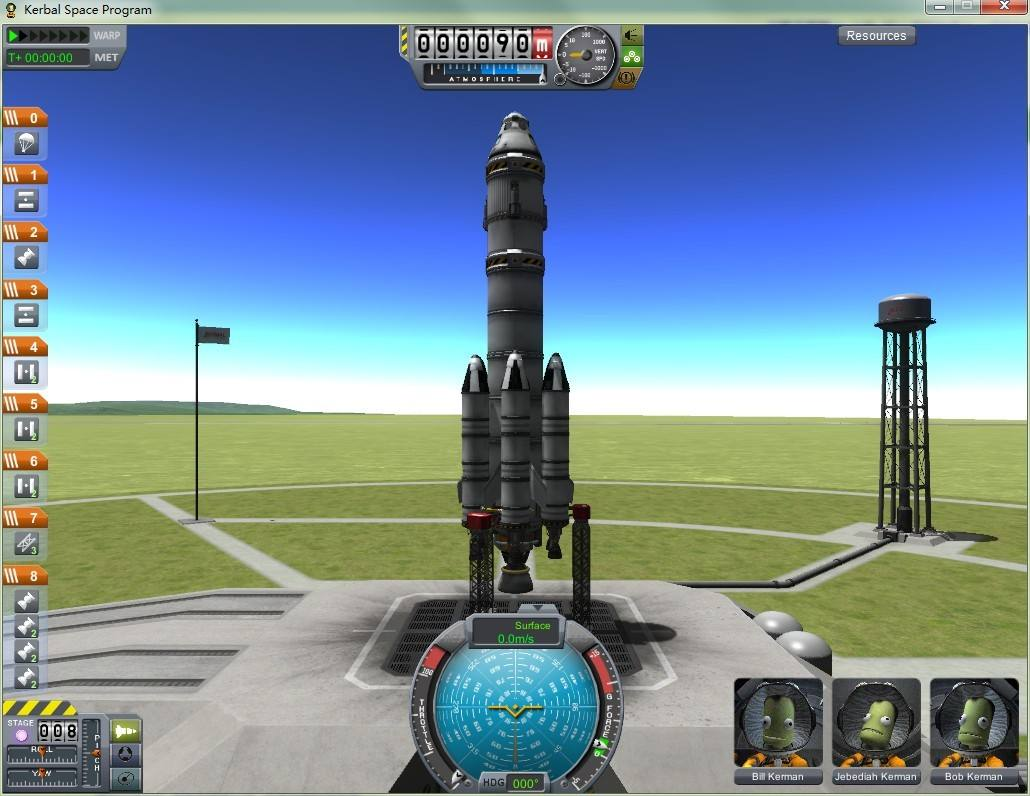Viewport: 1030px width, 796px height.
Task: Select Bill Kerman's crew portrait
Action: tap(778, 723)
